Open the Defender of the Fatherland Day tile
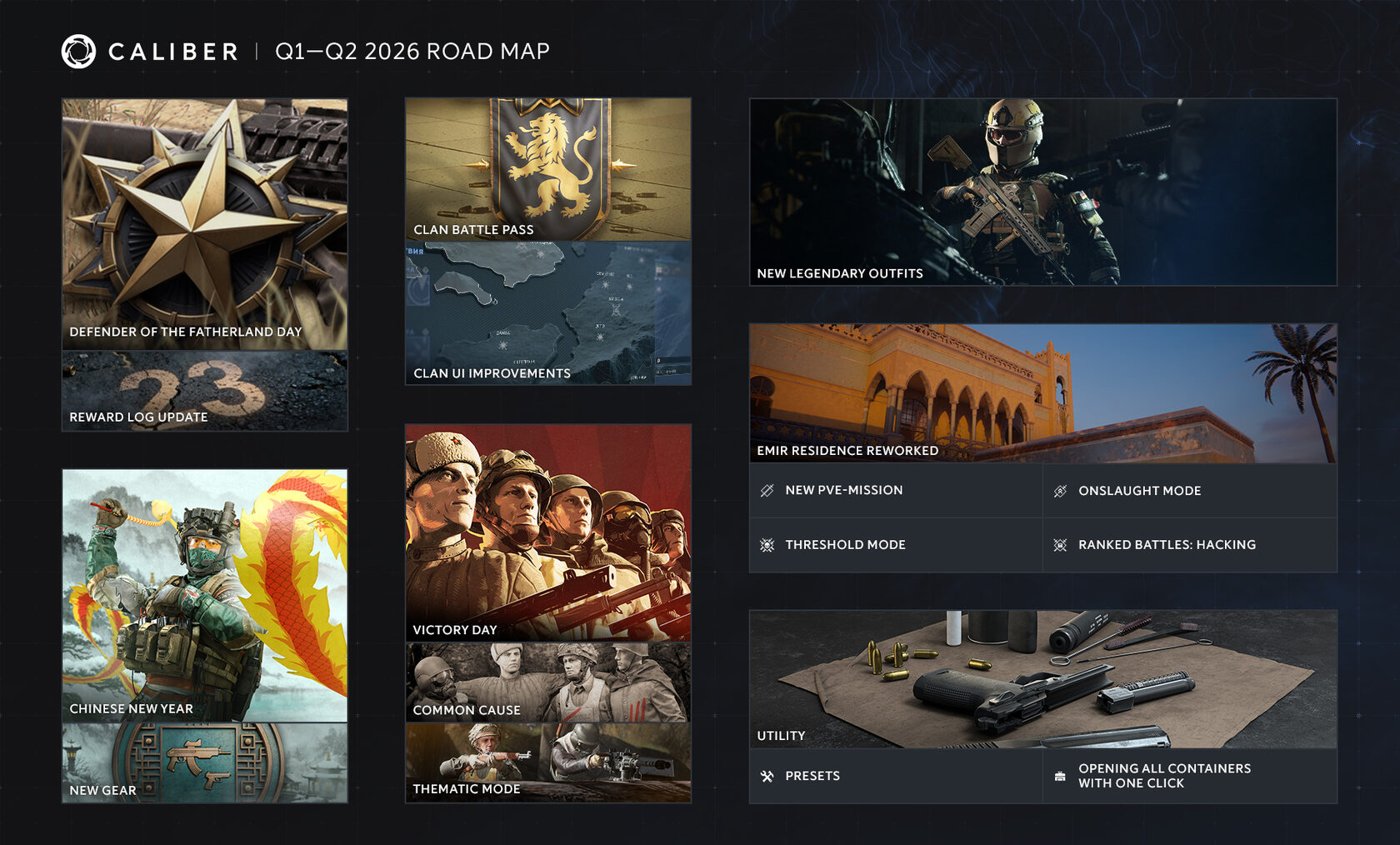Screen dimensions: 1400x845 pos(204,223)
